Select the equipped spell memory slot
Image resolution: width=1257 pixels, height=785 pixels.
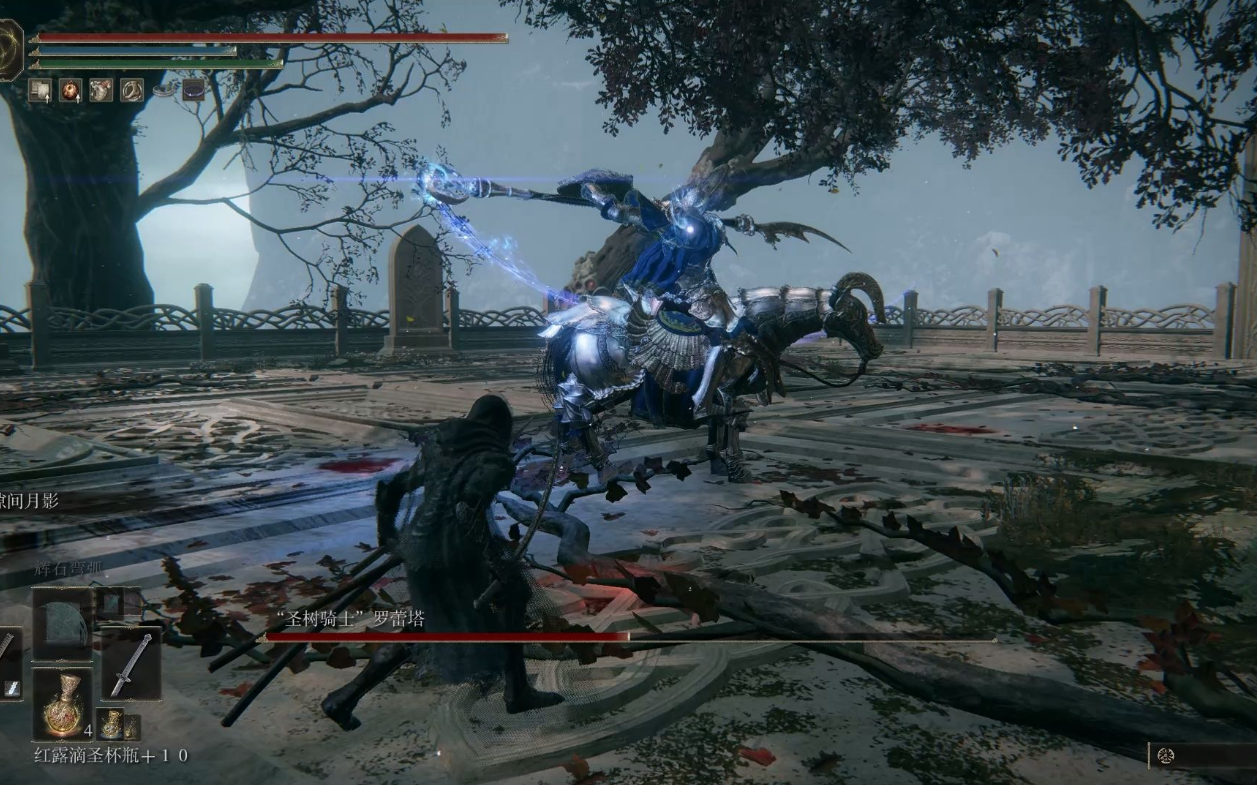pyautogui.click(x=61, y=623)
